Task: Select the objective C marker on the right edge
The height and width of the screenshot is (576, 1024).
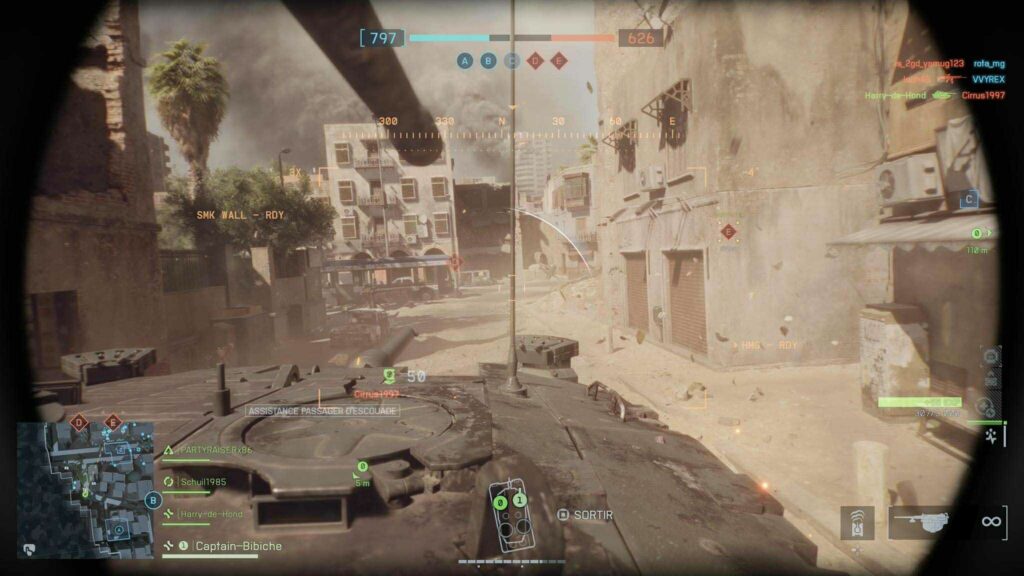Action: (968, 200)
